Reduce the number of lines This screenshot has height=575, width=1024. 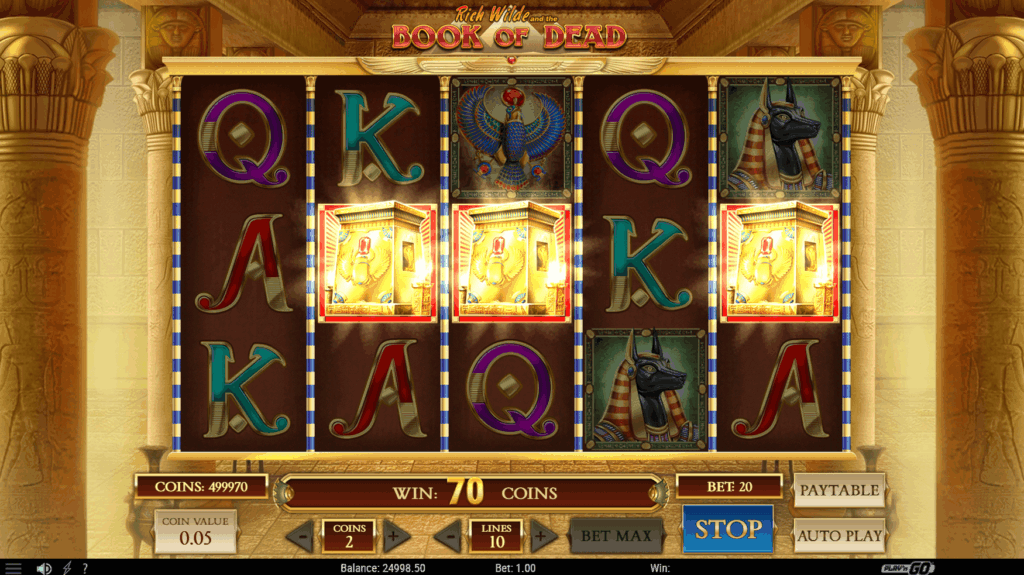click(x=447, y=536)
